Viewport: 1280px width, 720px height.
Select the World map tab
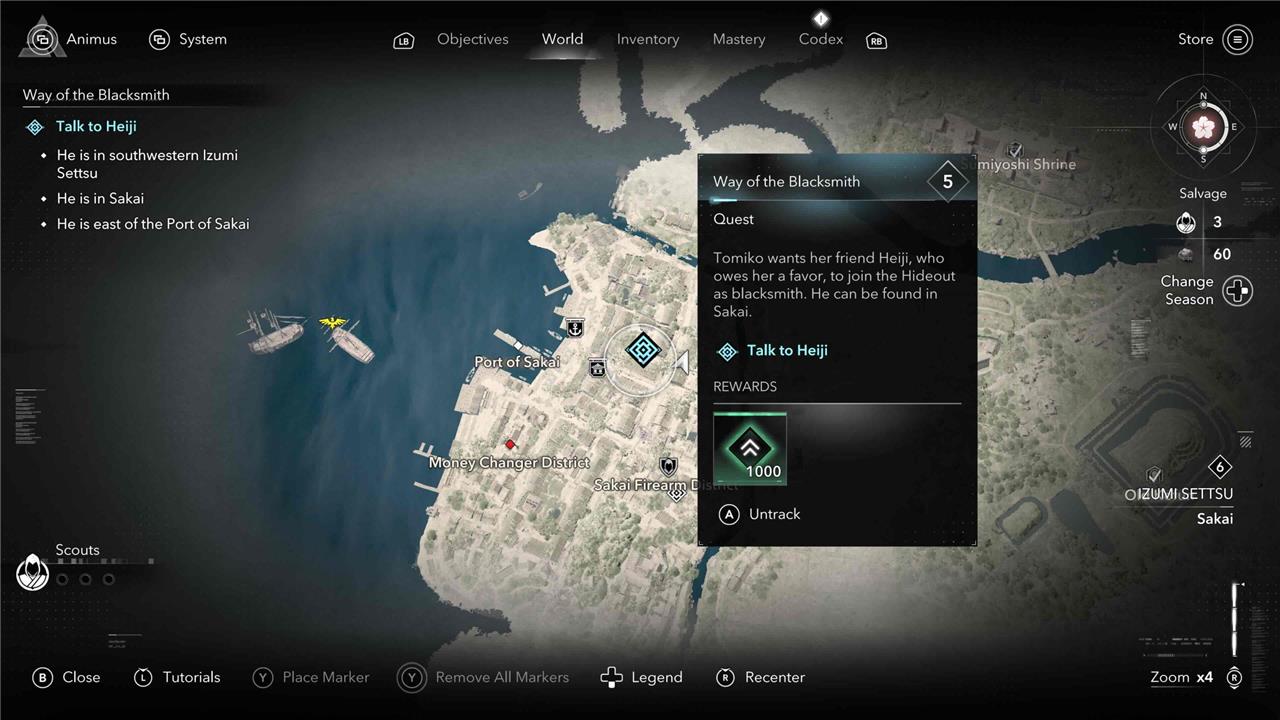(x=562, y=39)
